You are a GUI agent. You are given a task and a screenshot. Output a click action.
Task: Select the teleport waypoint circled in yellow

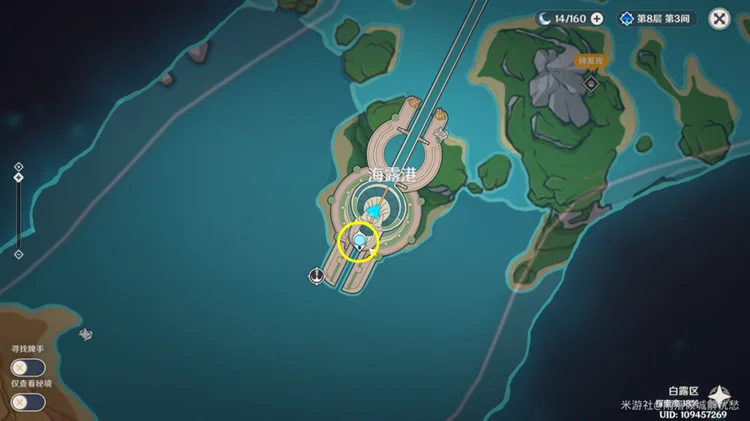pos(359,241)
